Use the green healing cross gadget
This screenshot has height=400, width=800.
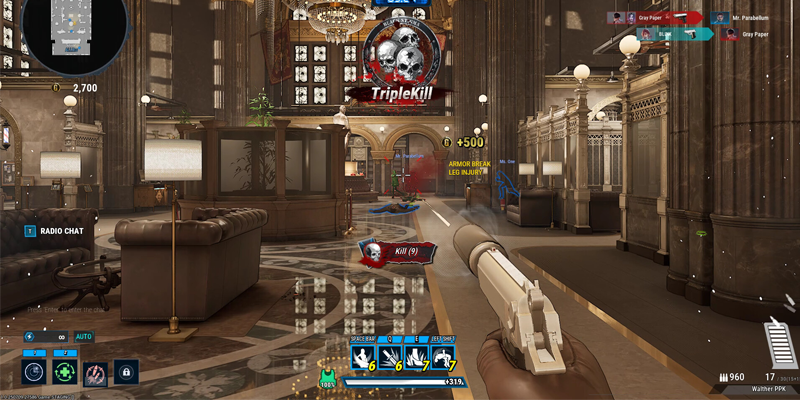tap(65, 372)
